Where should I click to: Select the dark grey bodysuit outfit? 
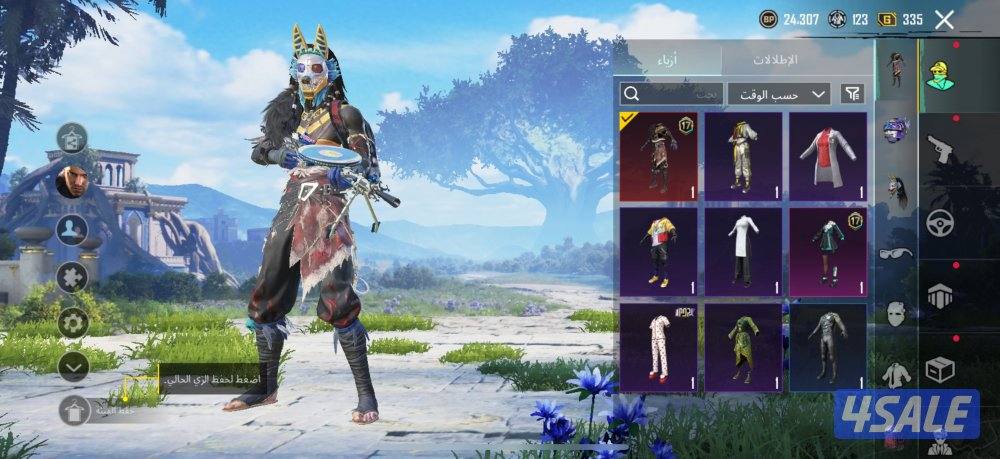[x=827, y=347]
